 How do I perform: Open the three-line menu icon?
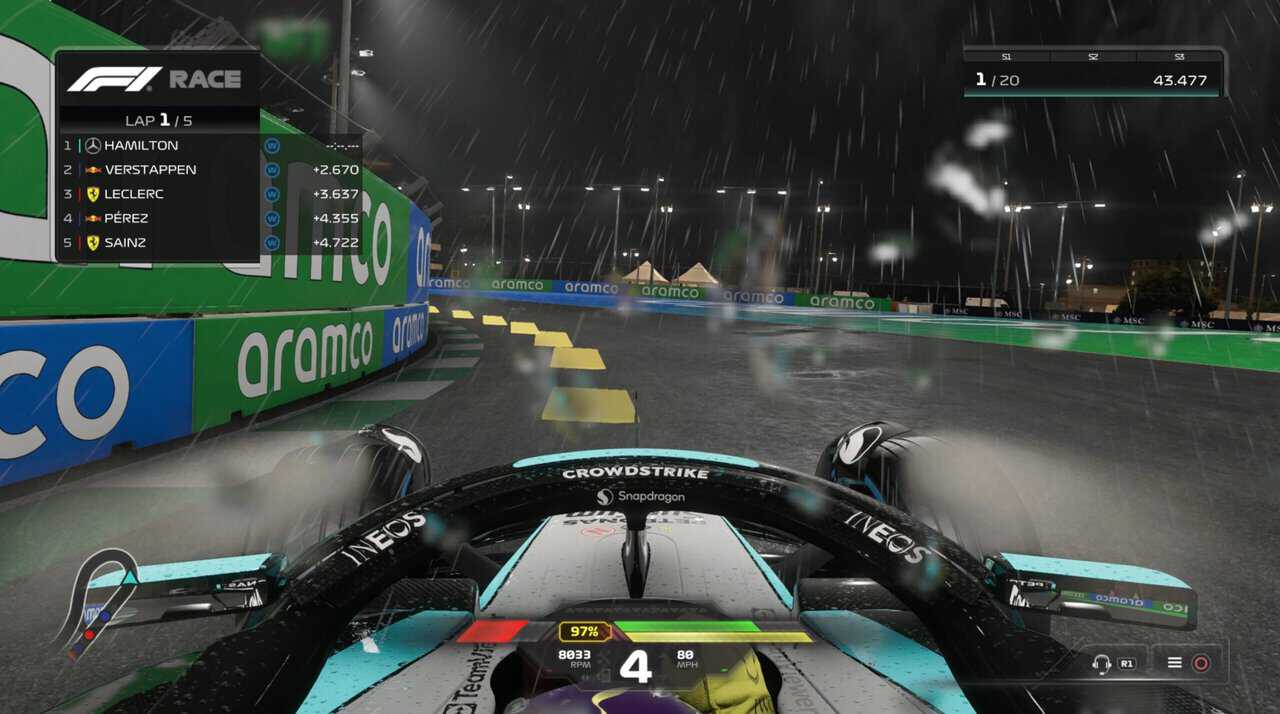tap(1175, 663)
